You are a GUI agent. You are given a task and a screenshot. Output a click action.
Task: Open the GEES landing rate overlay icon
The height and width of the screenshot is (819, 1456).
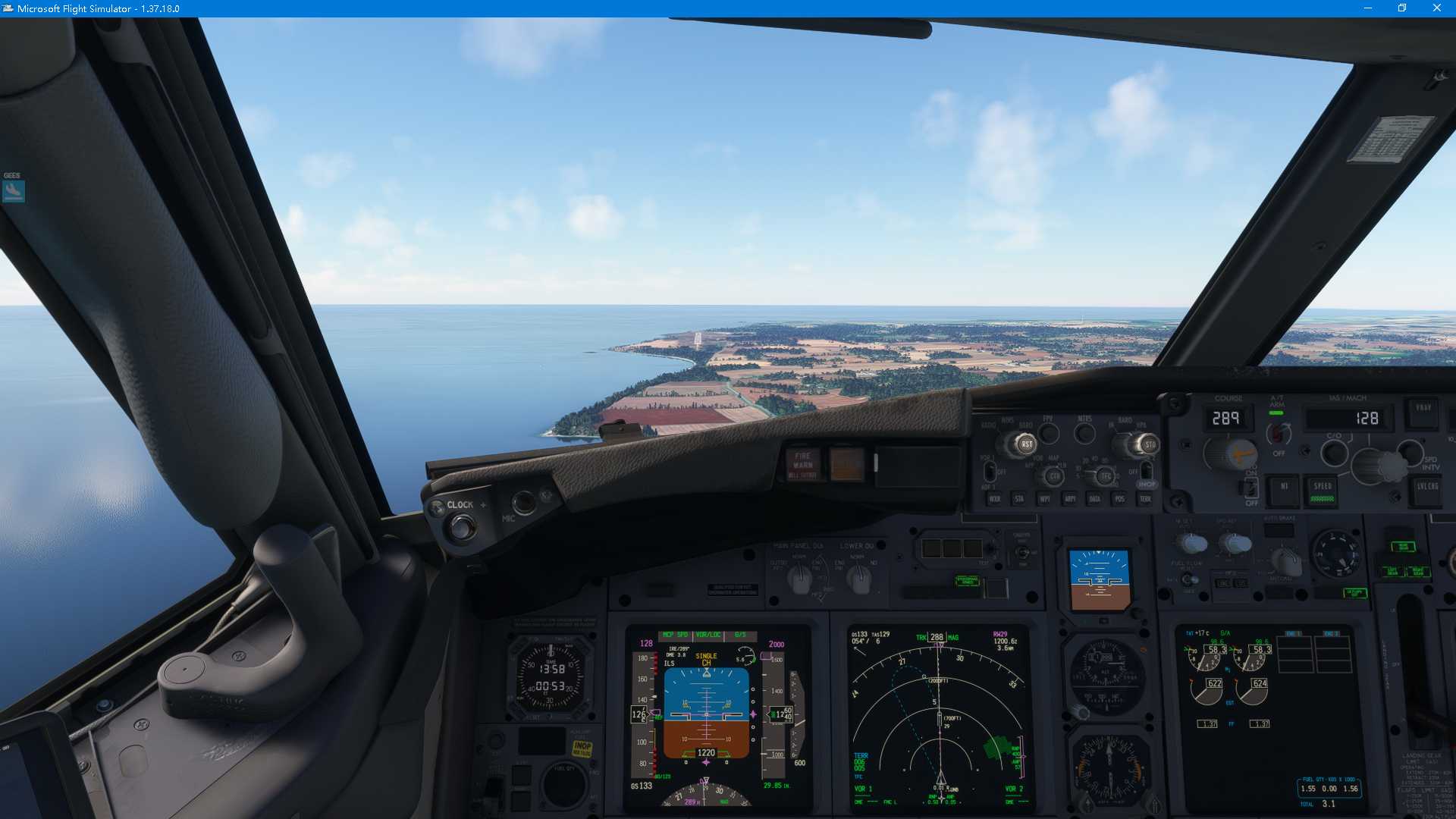tap(14, 190)
